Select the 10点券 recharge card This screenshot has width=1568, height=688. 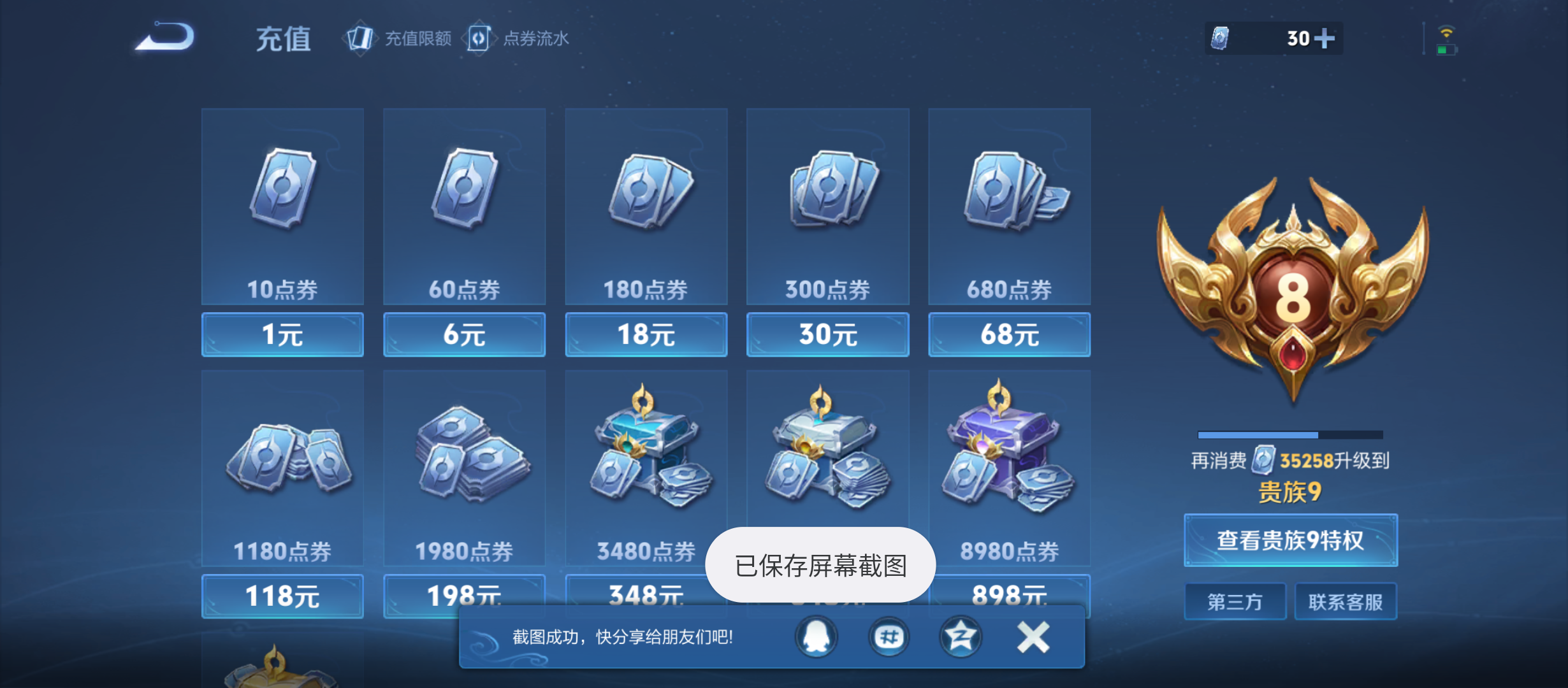tap(282, 204)
